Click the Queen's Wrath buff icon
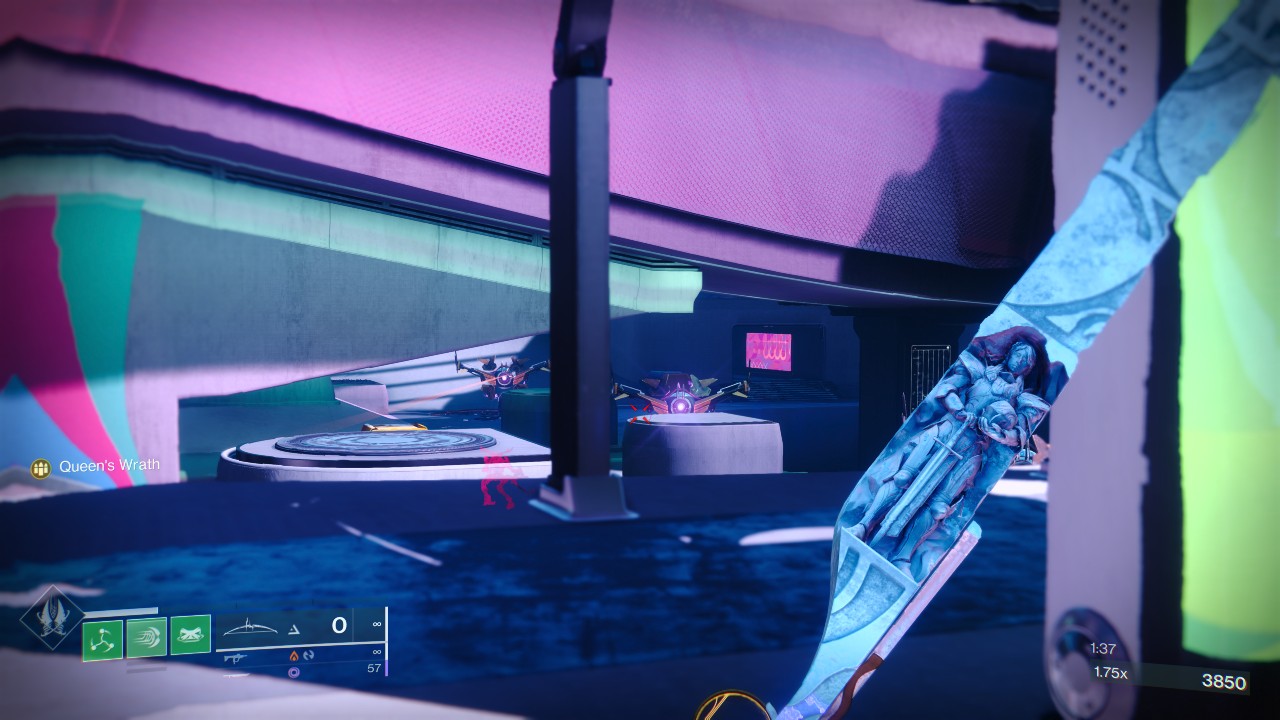The width and height of the screenshot is (1280, 720). click(42, 465)
